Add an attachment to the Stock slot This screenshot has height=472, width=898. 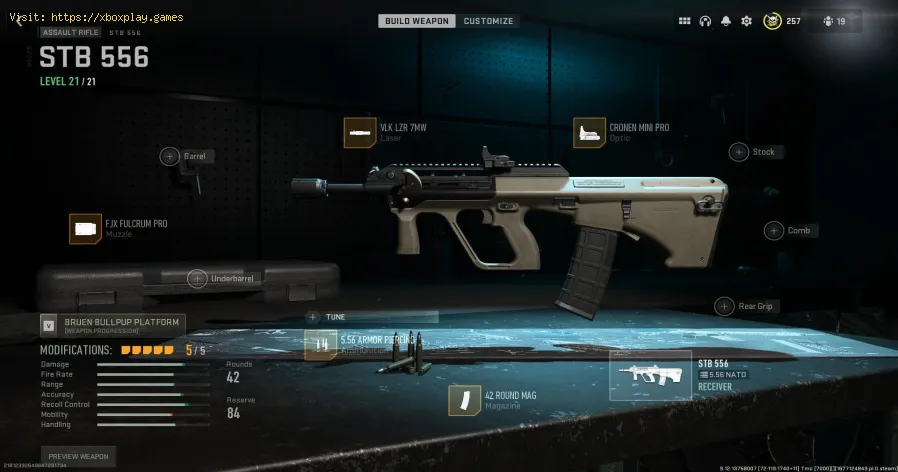coord(739,152)
